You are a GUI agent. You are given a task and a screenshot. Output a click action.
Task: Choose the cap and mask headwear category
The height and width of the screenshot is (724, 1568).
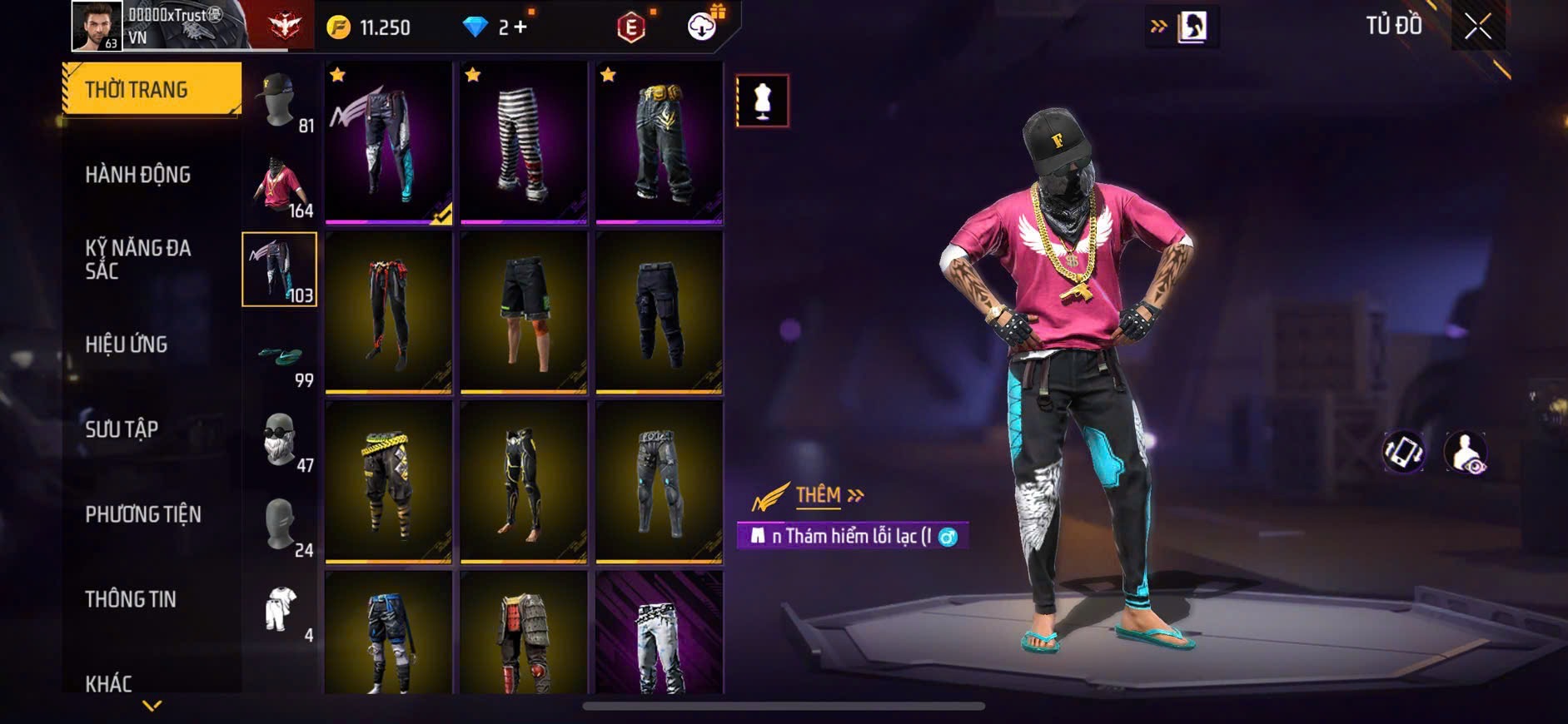click(x=280, y=102)
